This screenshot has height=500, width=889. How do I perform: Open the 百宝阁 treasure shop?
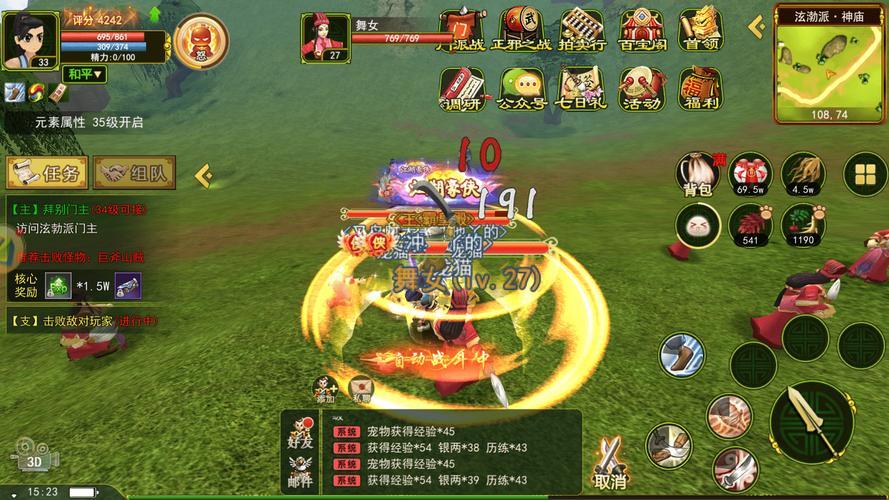pyautogui.click(x=641, y=30)
